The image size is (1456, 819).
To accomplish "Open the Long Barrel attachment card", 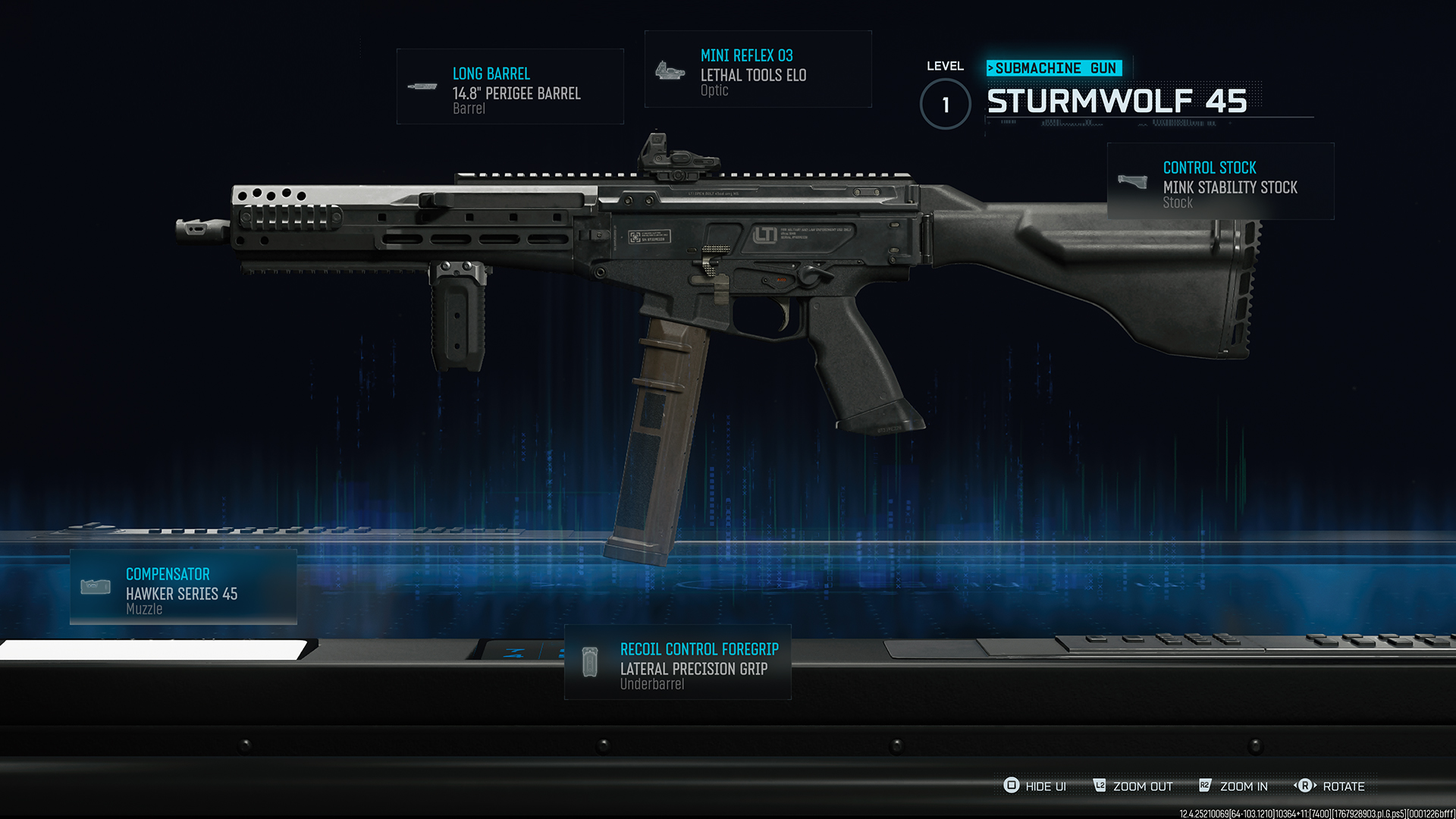I will click(x=510, y=86).
